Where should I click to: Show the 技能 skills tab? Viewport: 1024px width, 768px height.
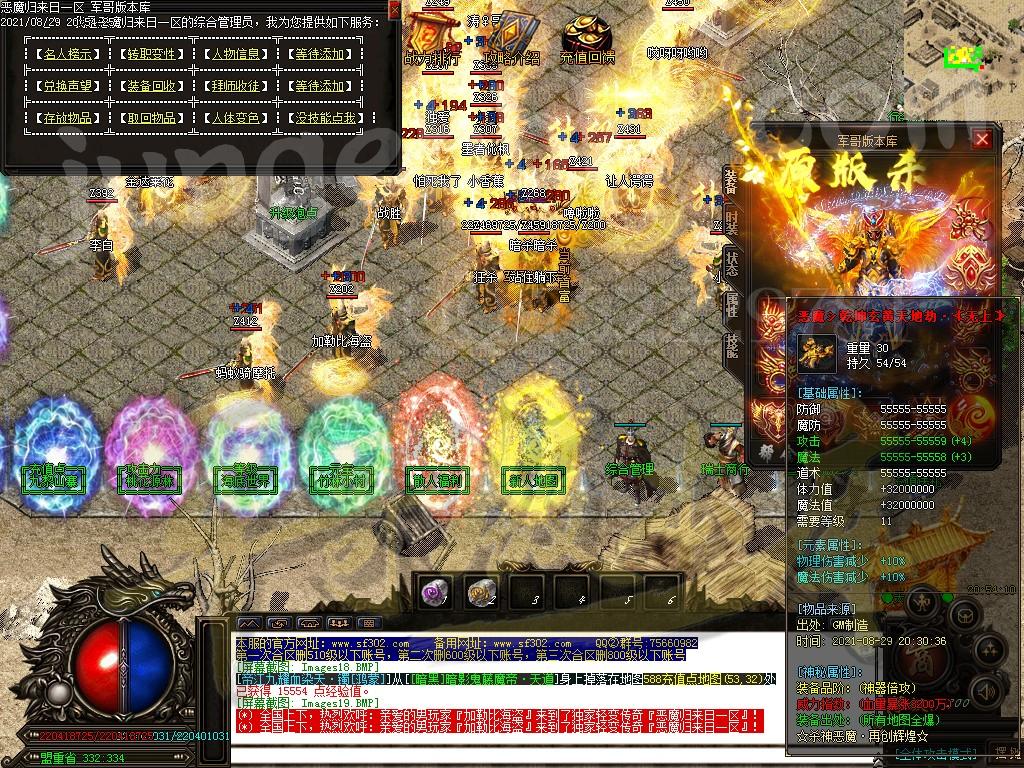(731, 342)
